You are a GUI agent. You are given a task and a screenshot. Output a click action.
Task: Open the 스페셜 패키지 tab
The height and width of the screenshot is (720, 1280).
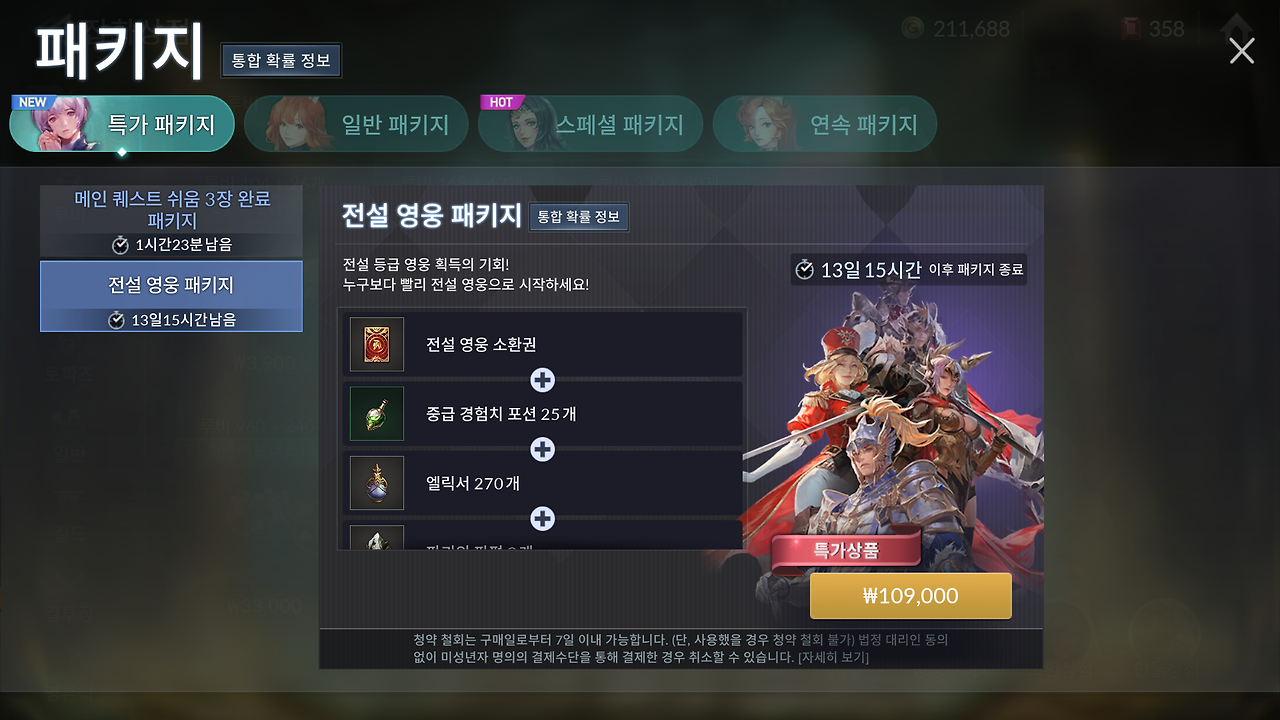tap(620, 123)
